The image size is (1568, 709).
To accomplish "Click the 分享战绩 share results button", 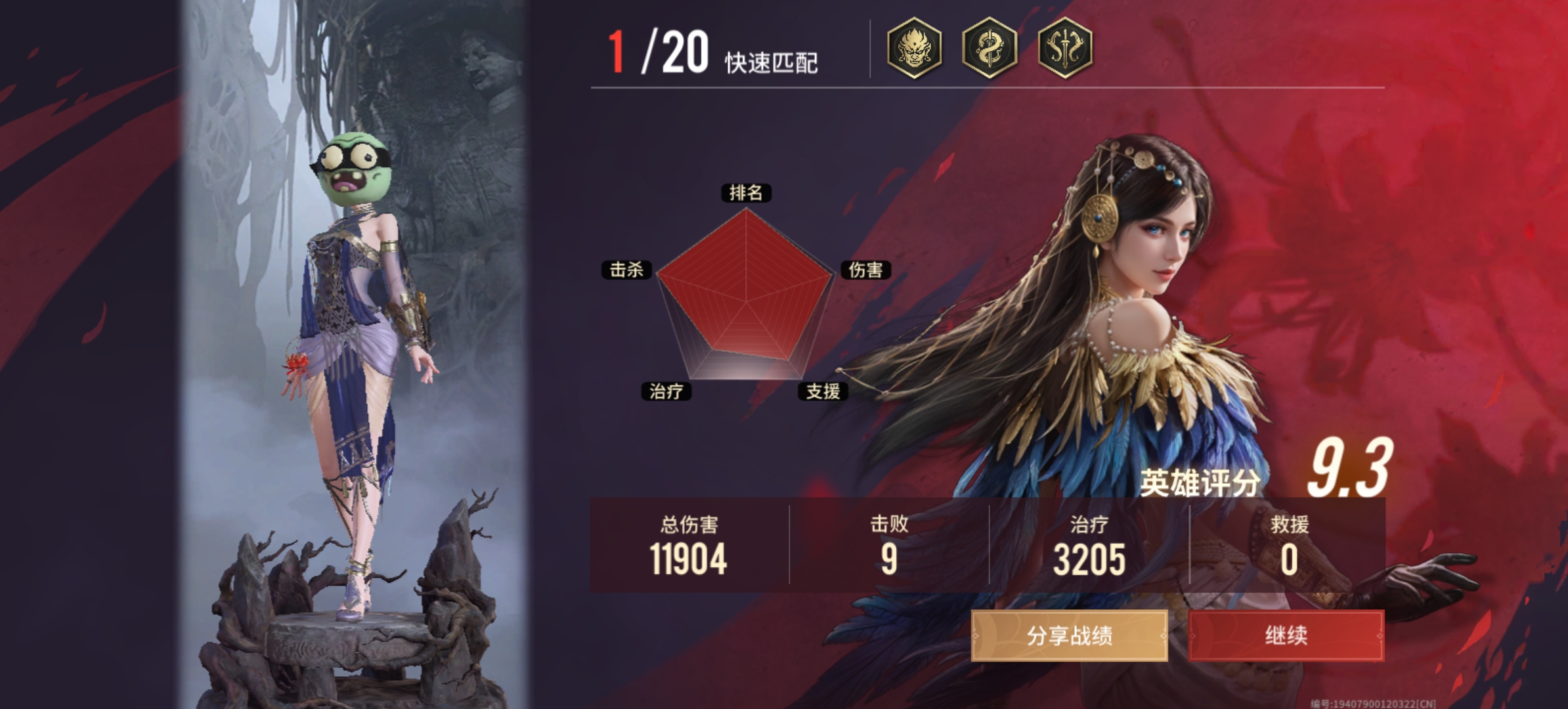I will click(1069, 635).
